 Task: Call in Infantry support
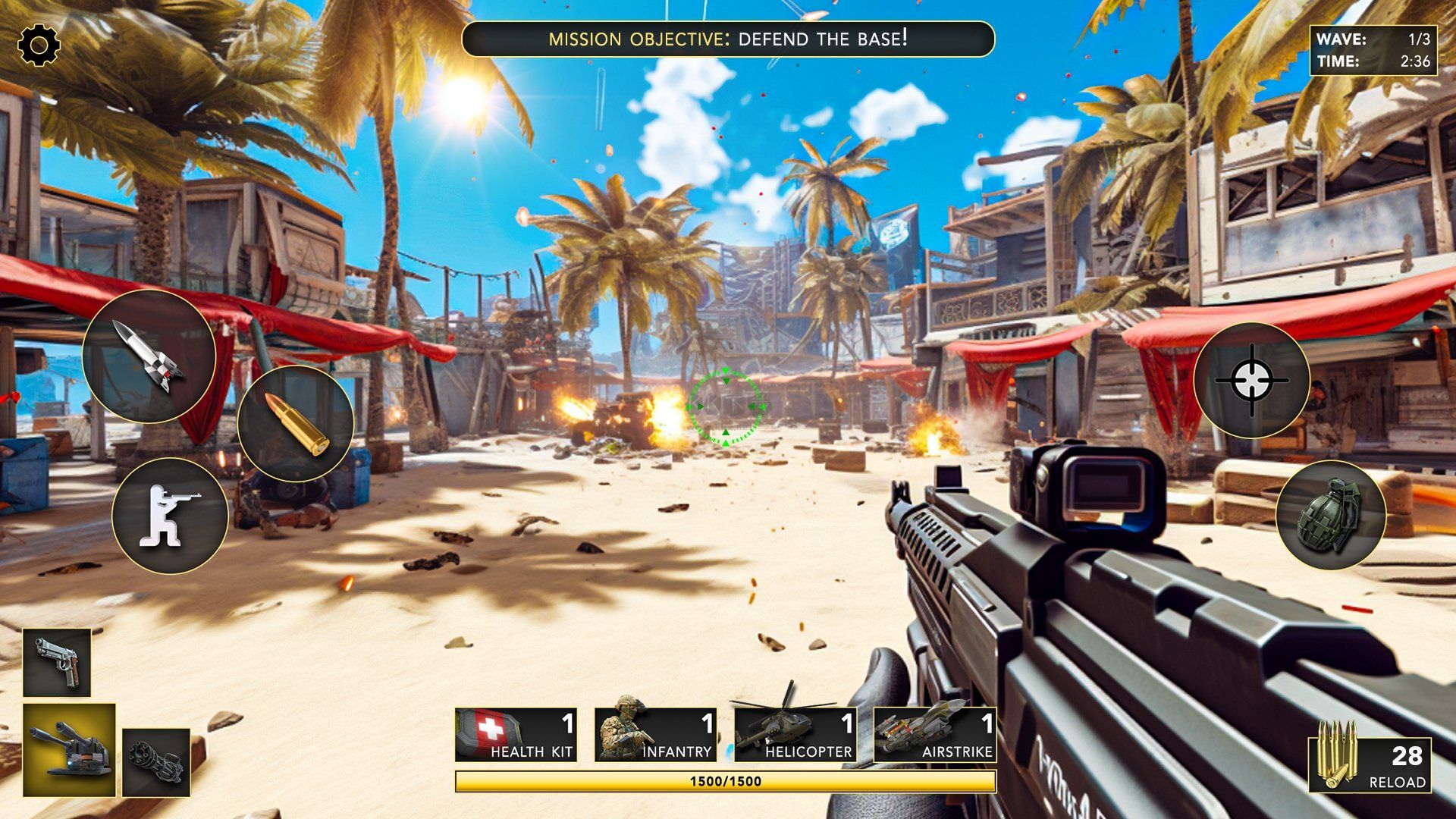tap(654, 735)
